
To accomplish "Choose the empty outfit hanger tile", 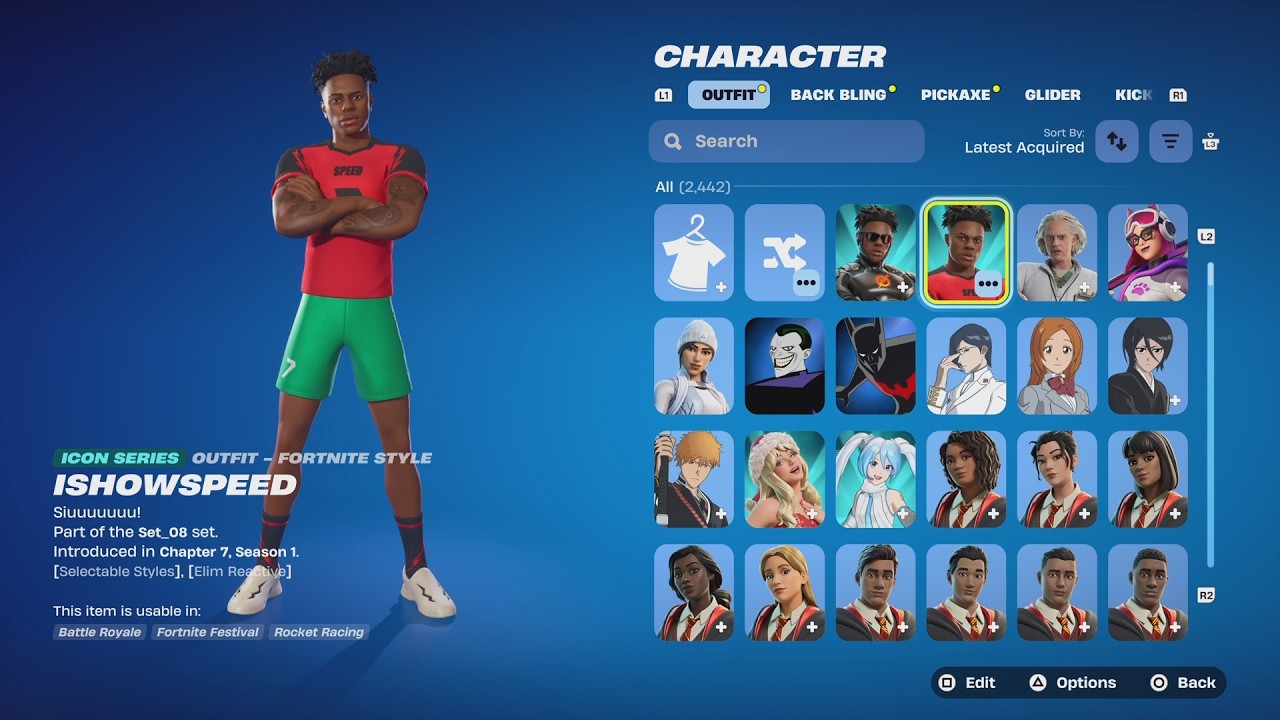I will [694, 253].
